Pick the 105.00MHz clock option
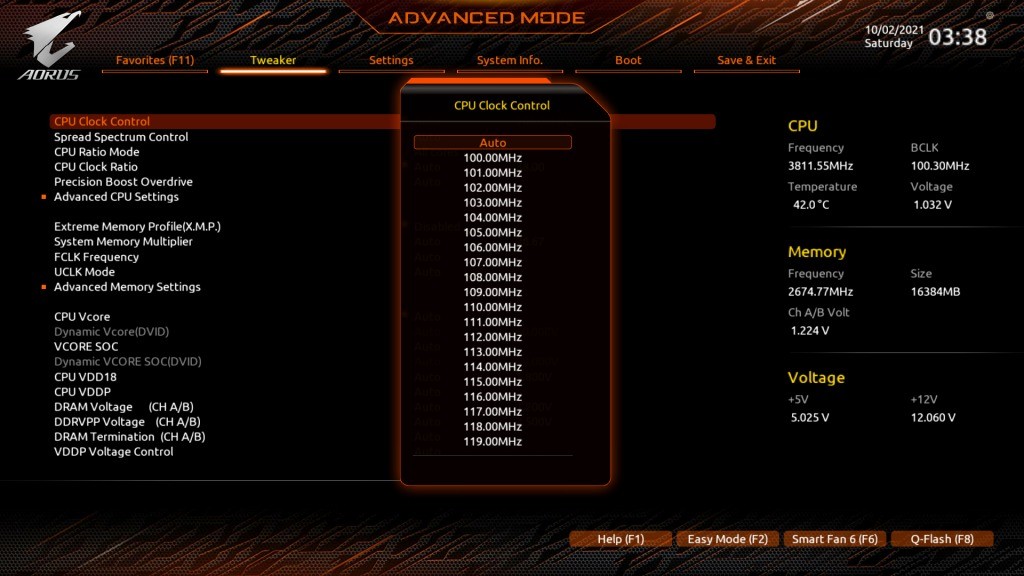This screenshot has width=1024, height=576. [x=493, y=232]
